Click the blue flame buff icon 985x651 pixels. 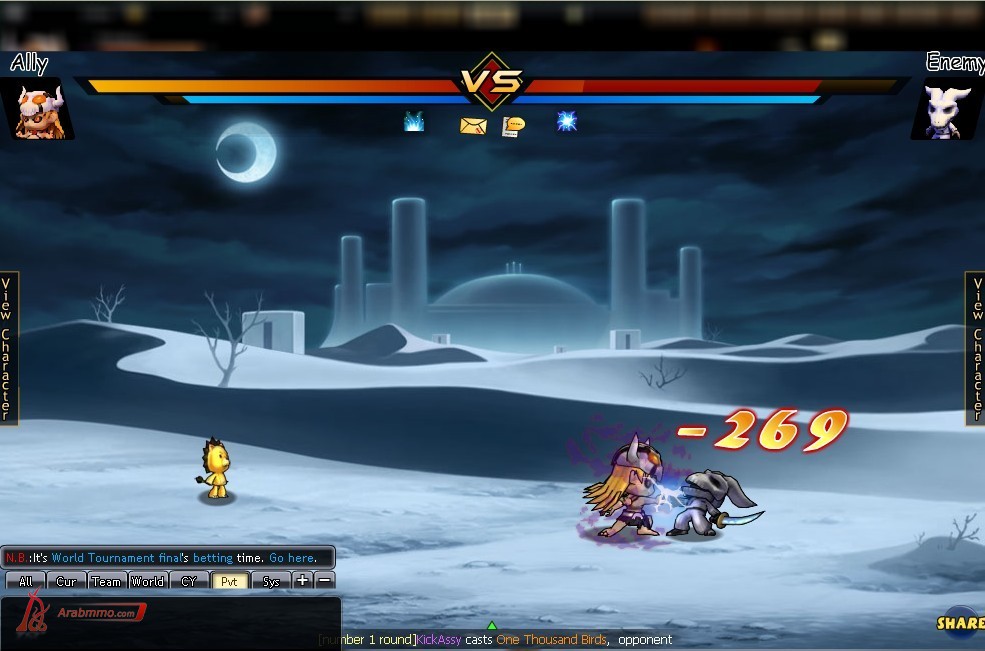click(414, 122)
